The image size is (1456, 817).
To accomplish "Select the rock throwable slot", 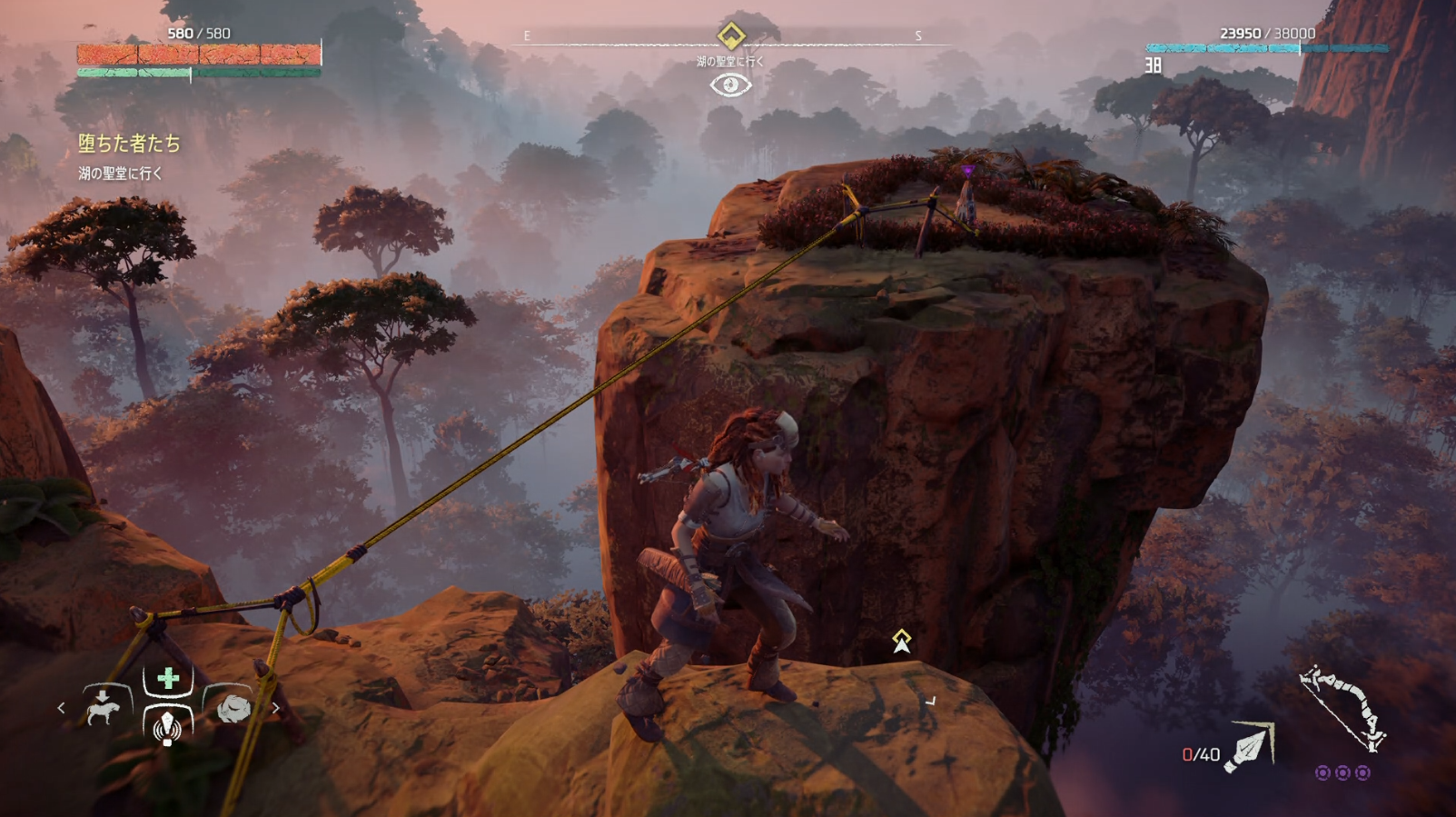I will [x=233, y=707].
